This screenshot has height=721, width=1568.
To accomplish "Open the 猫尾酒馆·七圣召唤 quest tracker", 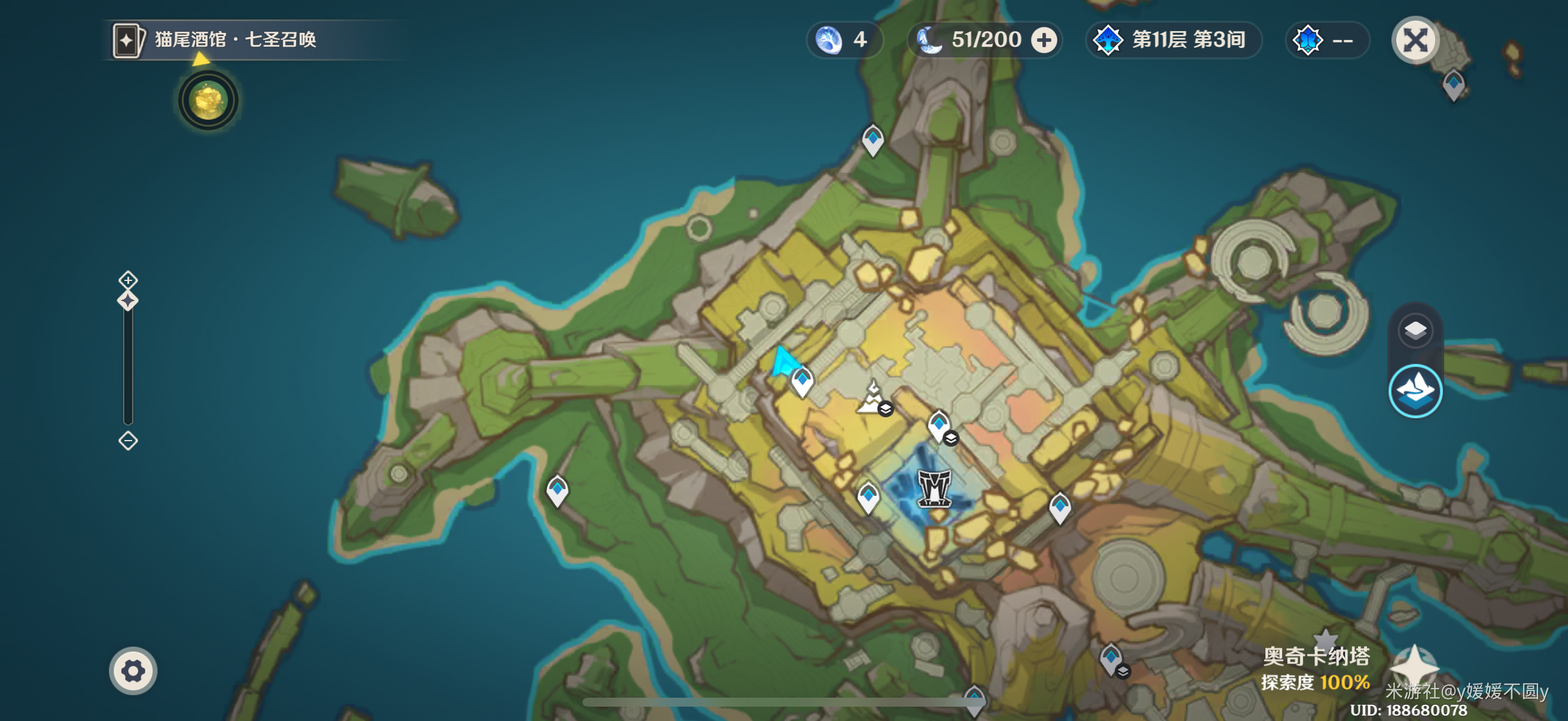I will (x=234, y=40).
